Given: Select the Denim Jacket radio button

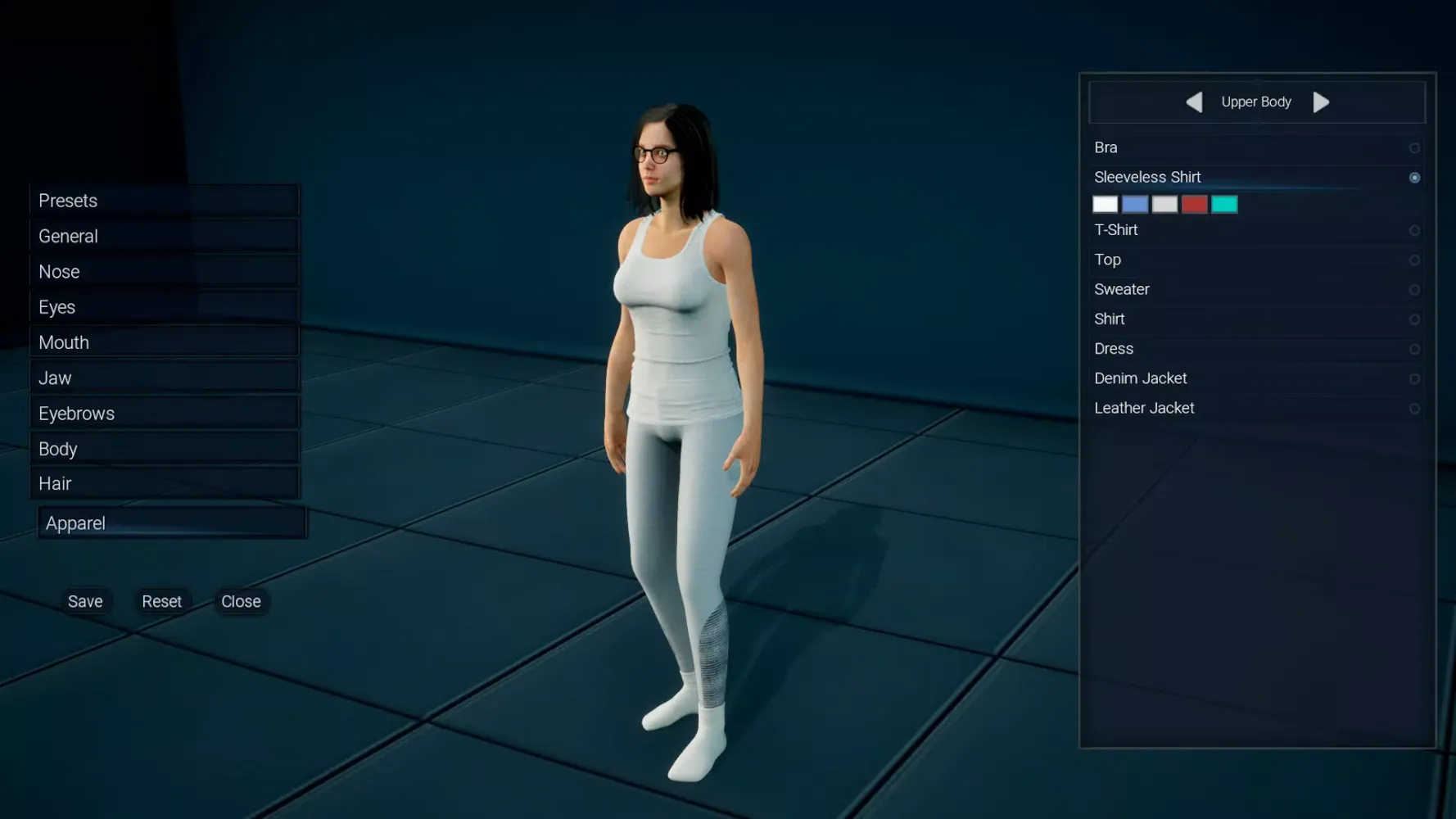Looking at the screenshot, I should [x=1414, y=378].
